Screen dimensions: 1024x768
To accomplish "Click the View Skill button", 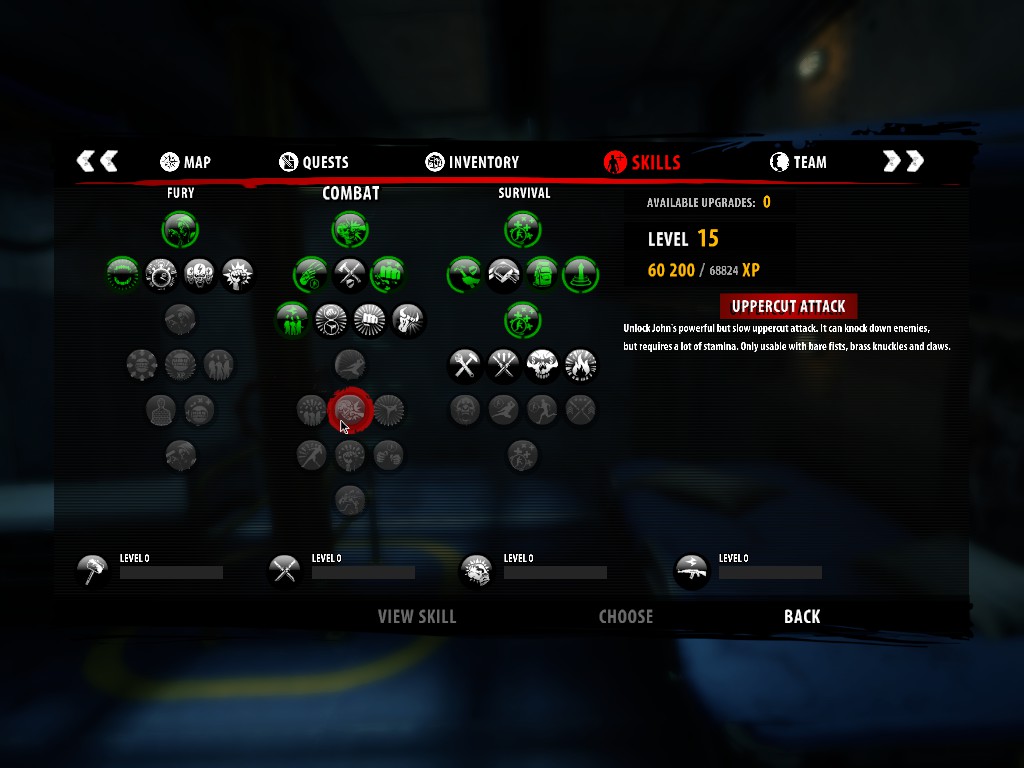I will pos(417,617).
